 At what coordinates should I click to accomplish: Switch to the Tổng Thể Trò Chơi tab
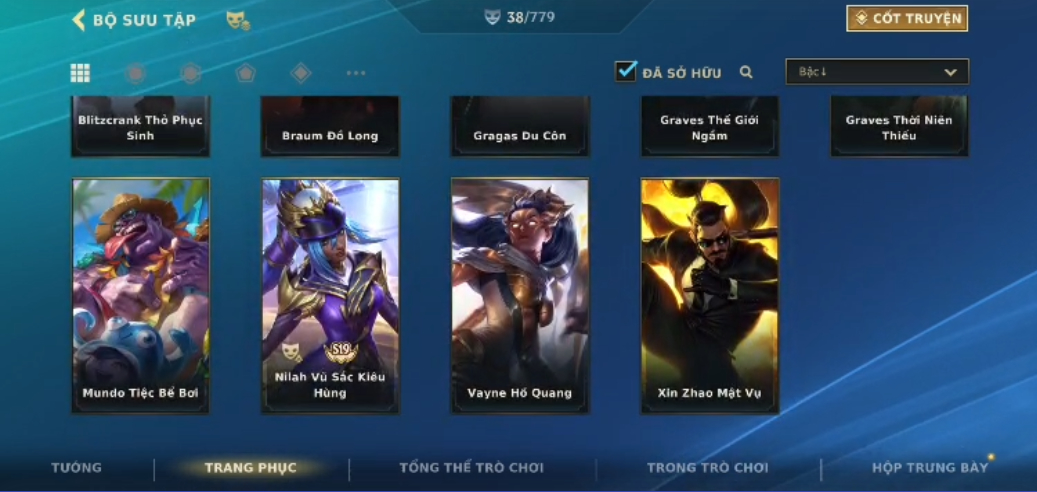pyautogui.click(x=471, y=468)
